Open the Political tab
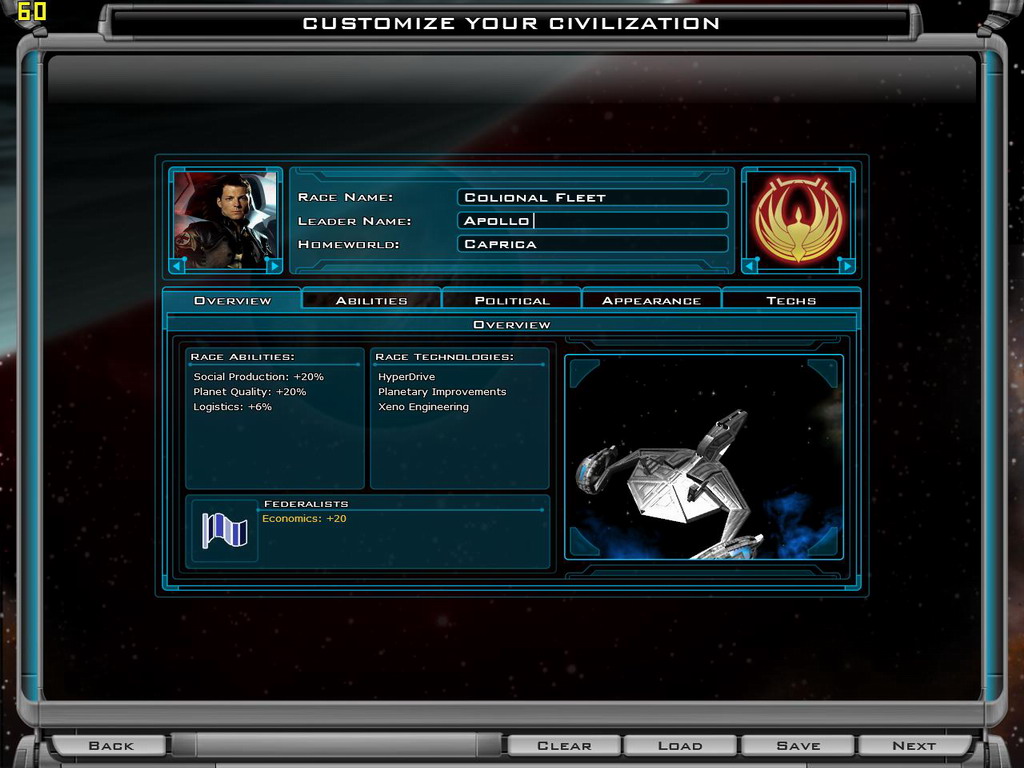Screen dimensions: 1024x768 tap(511, 300)
